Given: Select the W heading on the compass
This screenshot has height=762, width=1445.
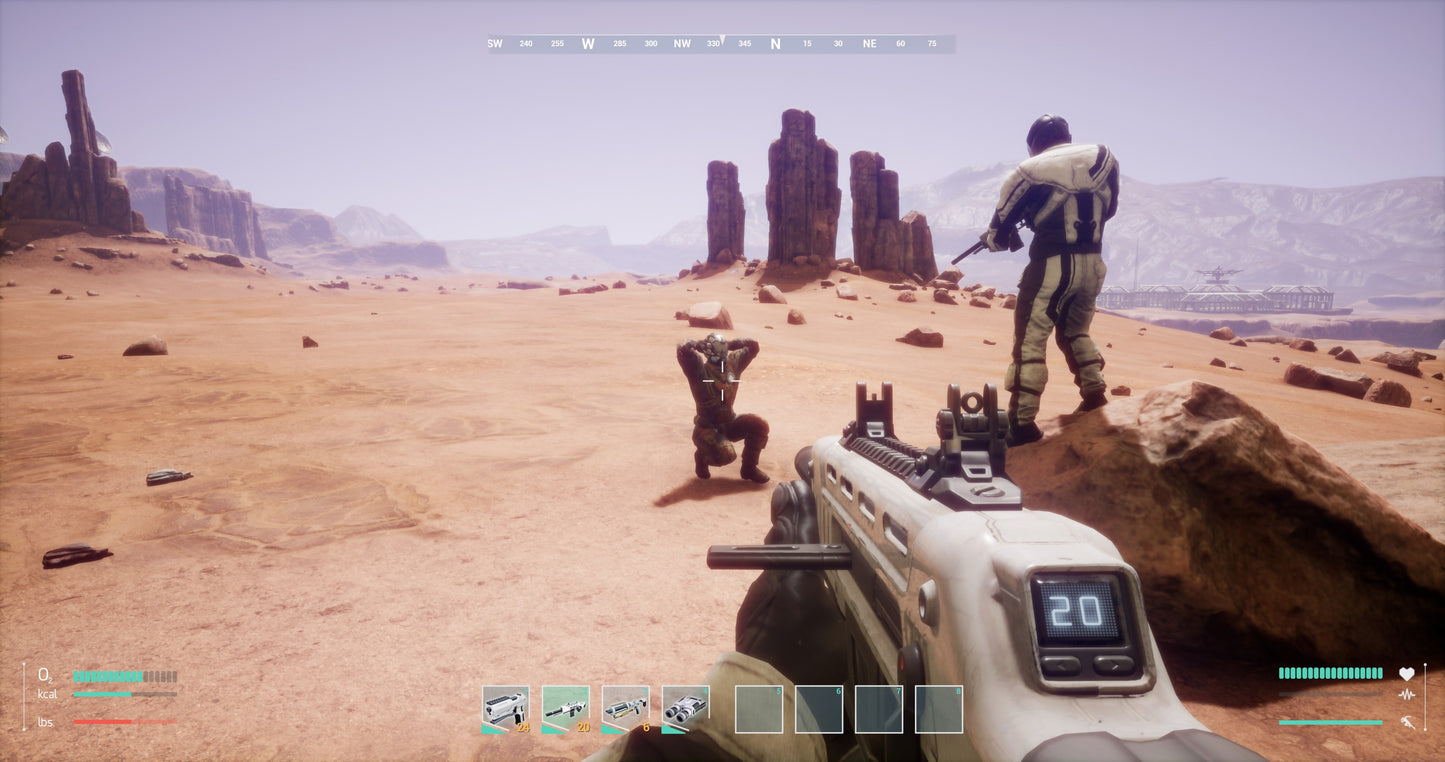Looking at the screenshot, I should [588, 43].
